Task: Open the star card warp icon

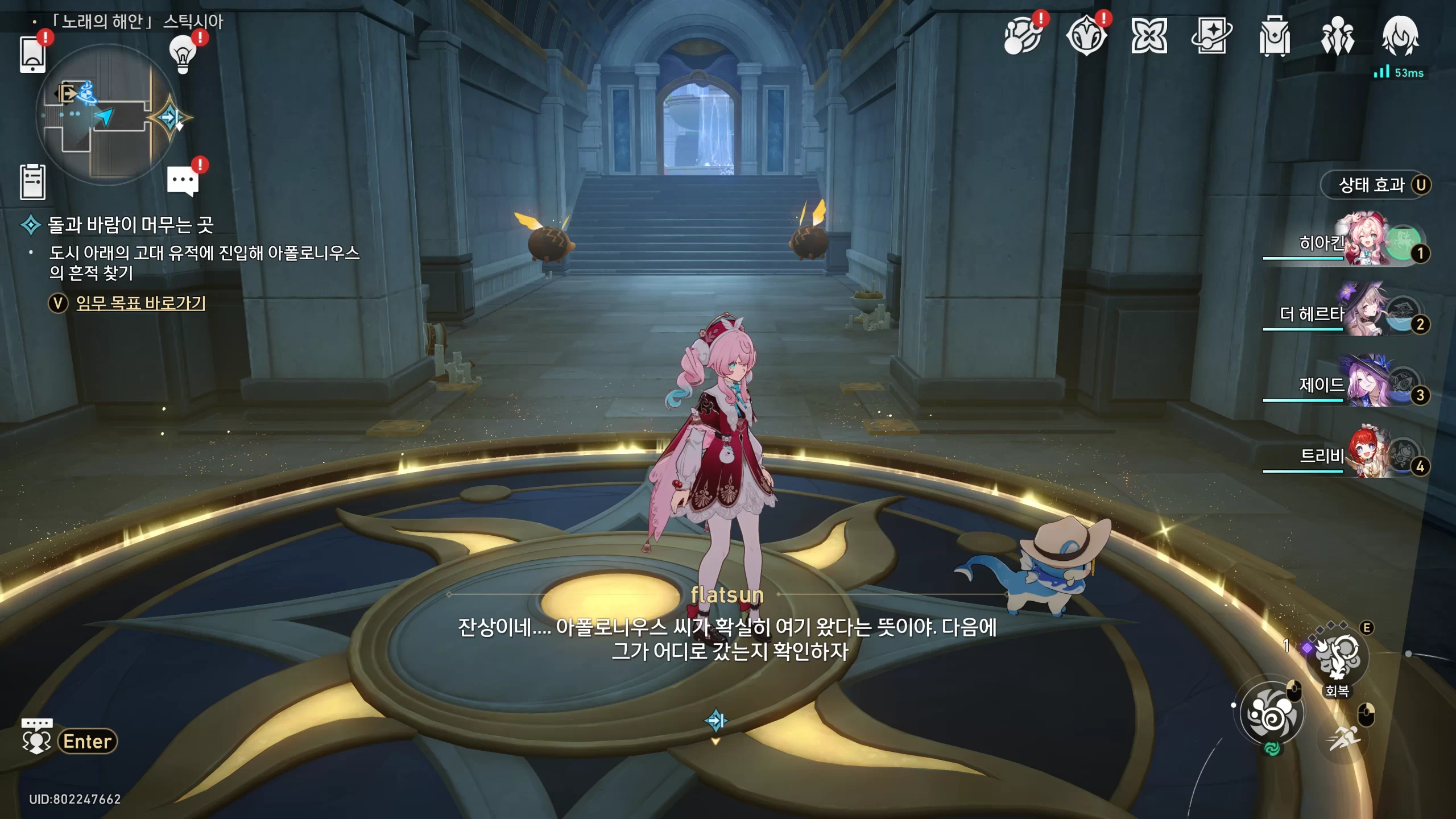Action: tap(1211, 36)
